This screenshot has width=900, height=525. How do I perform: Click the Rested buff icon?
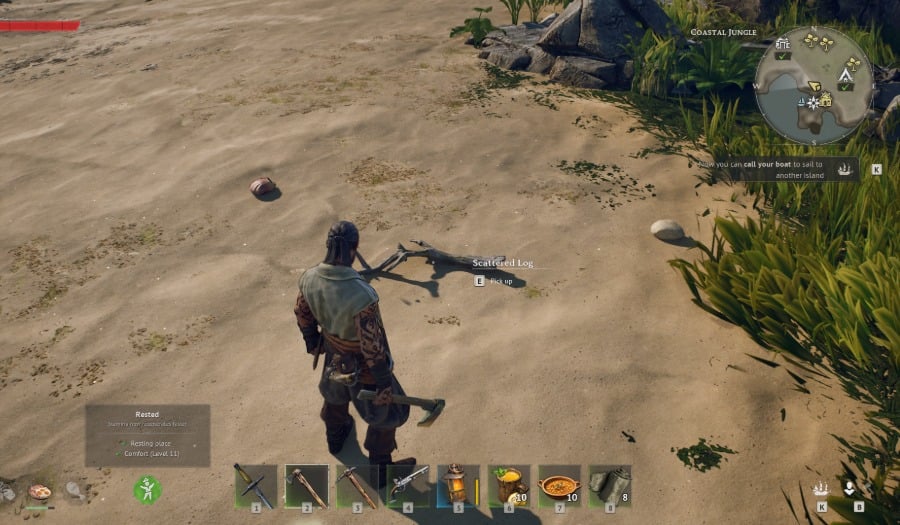(x=147, y=489)
